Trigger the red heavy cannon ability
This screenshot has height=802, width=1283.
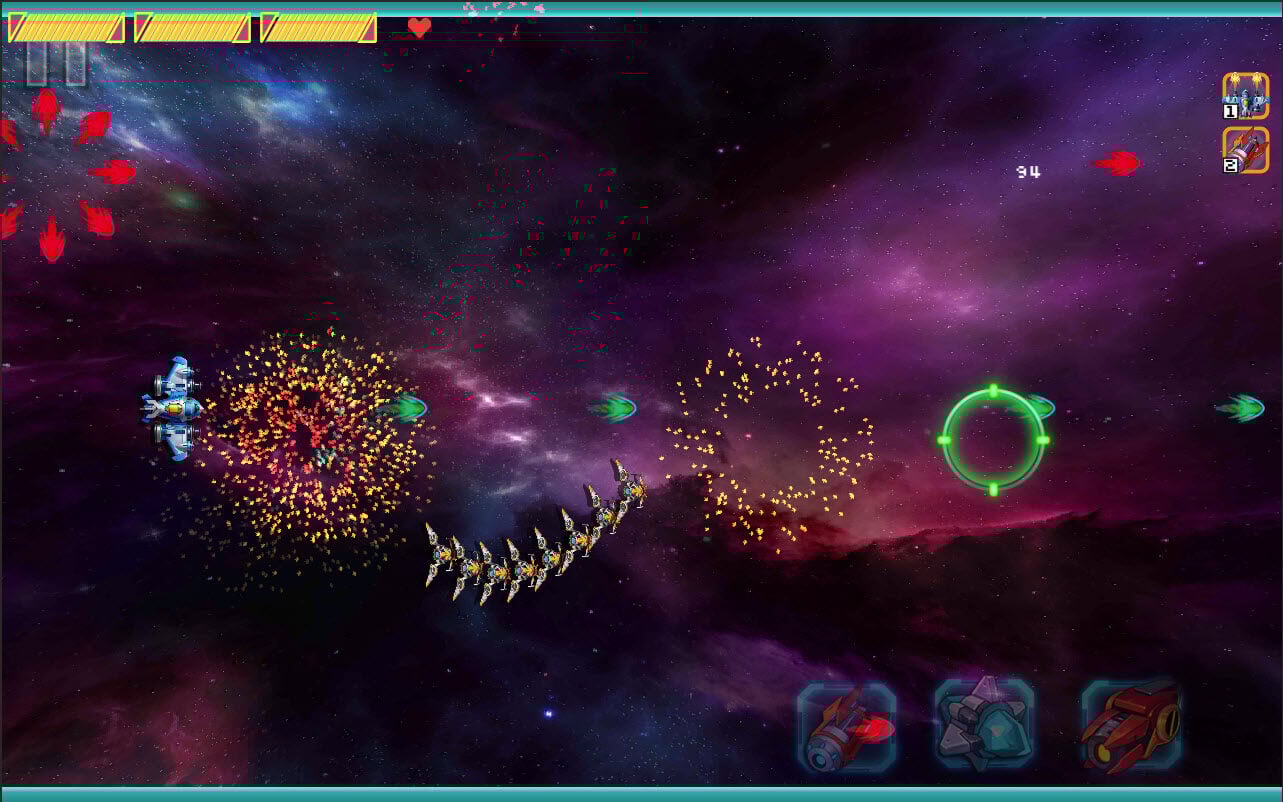click(x=1131, y=725)
